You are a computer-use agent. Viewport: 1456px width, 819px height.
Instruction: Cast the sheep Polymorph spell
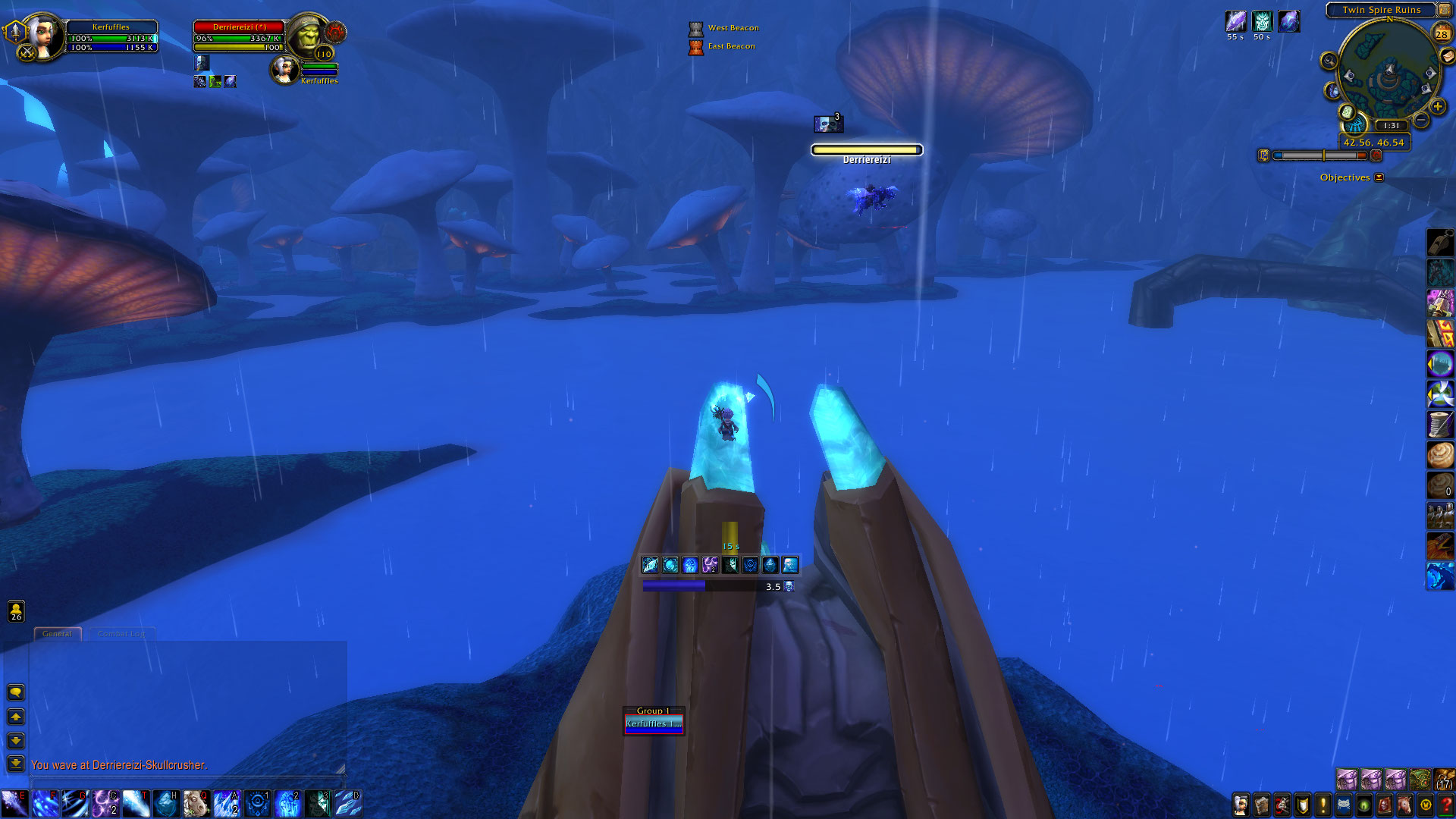tap(196, 804)
